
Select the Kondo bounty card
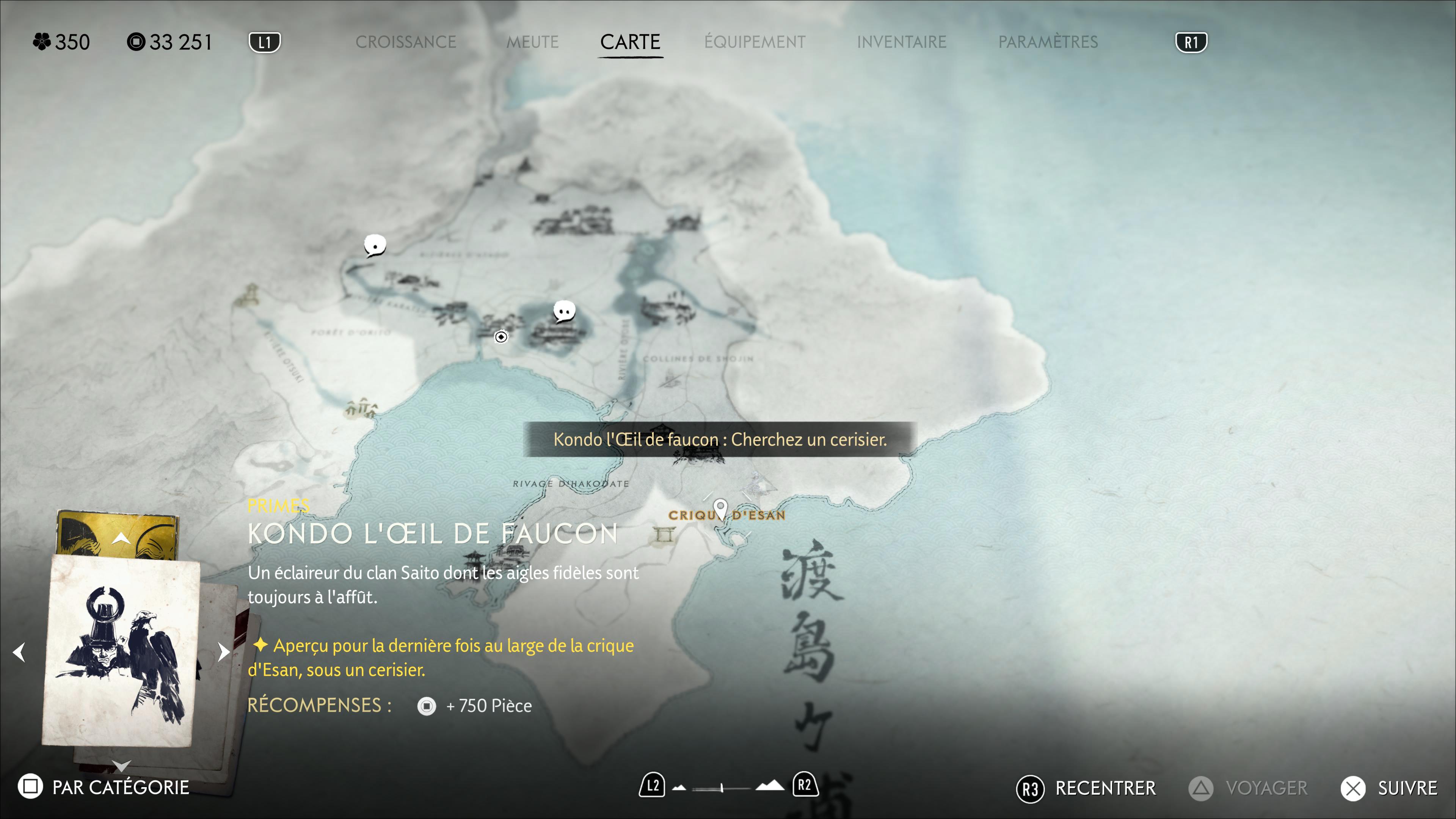(121, 650)
